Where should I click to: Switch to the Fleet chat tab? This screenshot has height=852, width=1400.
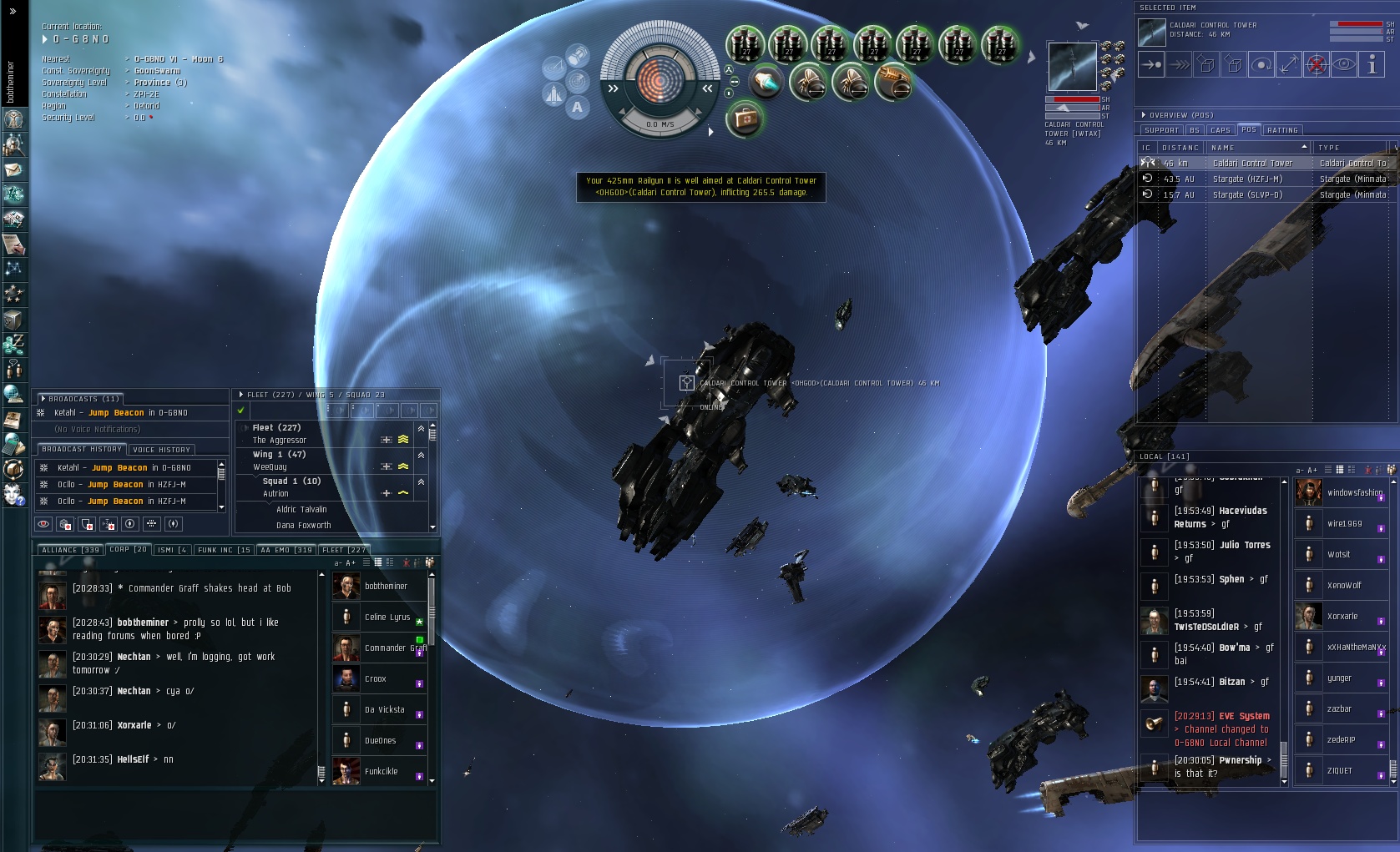click(344, 550)
